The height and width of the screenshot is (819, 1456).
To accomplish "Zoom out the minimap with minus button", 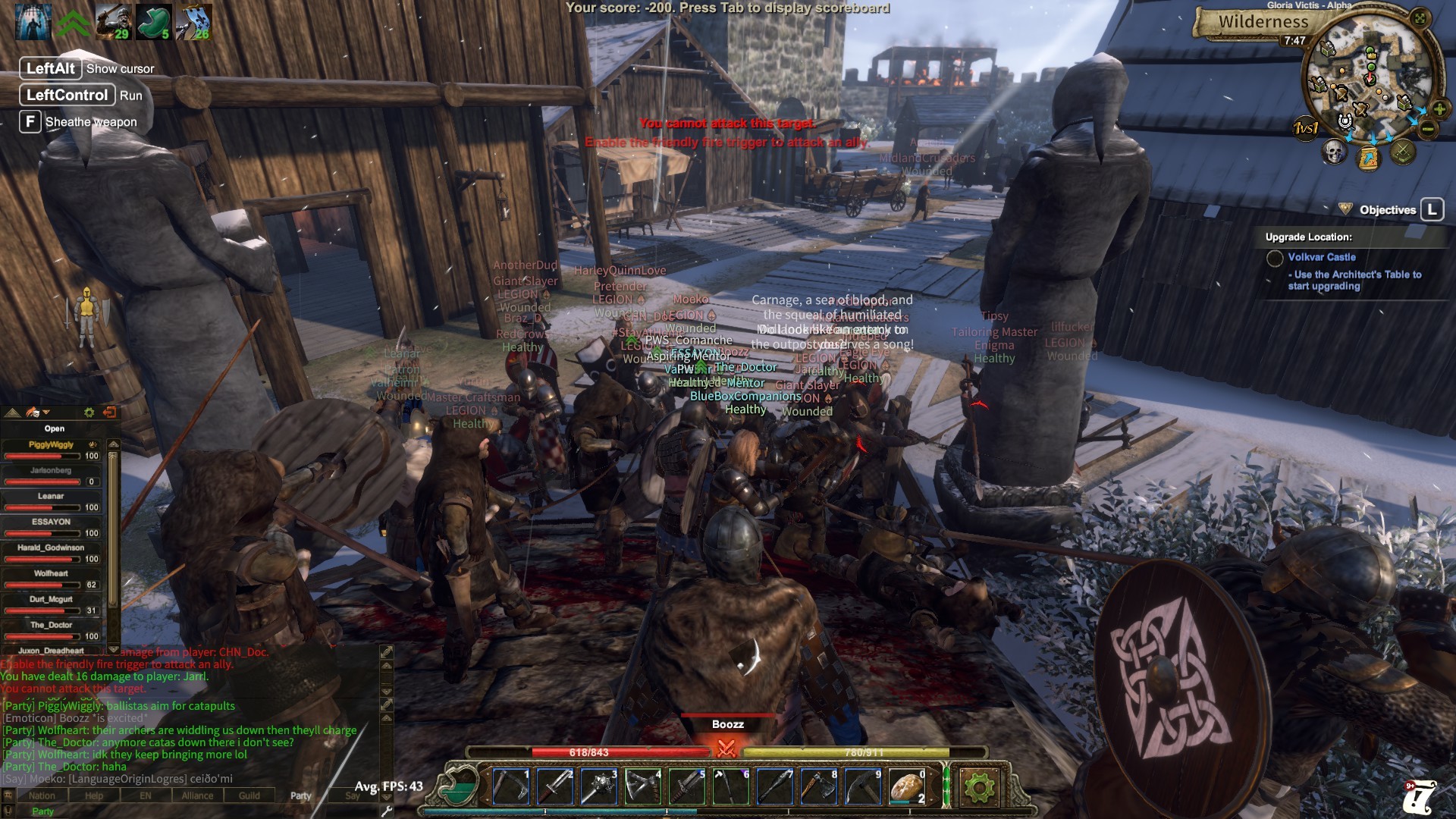I will click(1428, 130).
